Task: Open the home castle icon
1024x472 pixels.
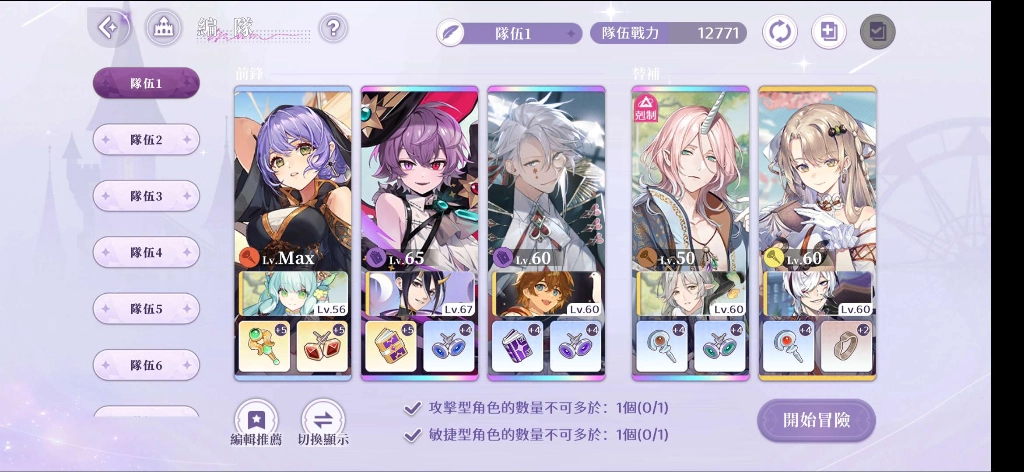Action: (163, 28)
